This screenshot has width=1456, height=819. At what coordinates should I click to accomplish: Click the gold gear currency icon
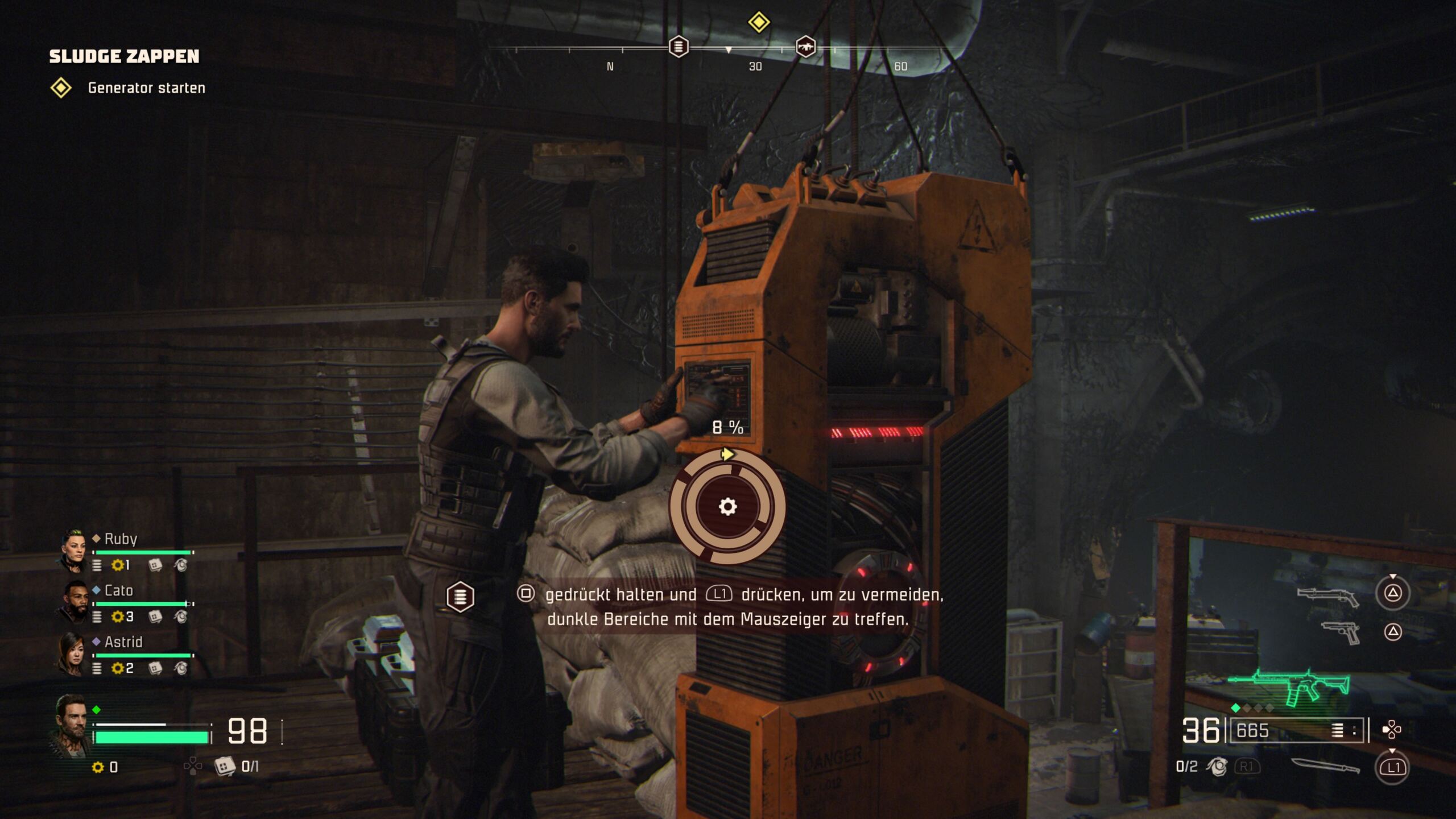98,767
